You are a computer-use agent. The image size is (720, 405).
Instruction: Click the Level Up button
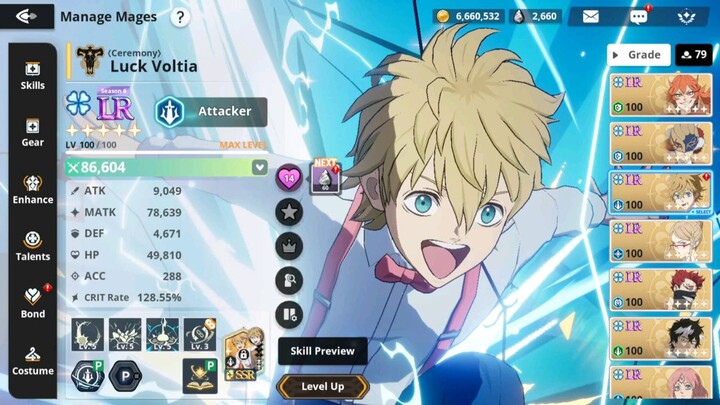[x=322, y=386]
